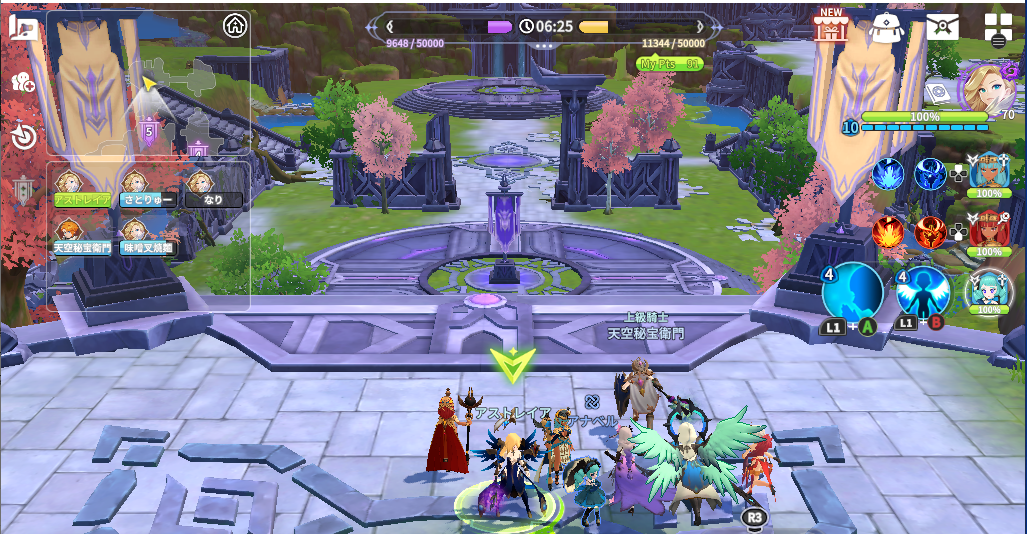Screen dimensions: 1028x534
Task: Open the shop marked NEW
Action: click(830, 27)
